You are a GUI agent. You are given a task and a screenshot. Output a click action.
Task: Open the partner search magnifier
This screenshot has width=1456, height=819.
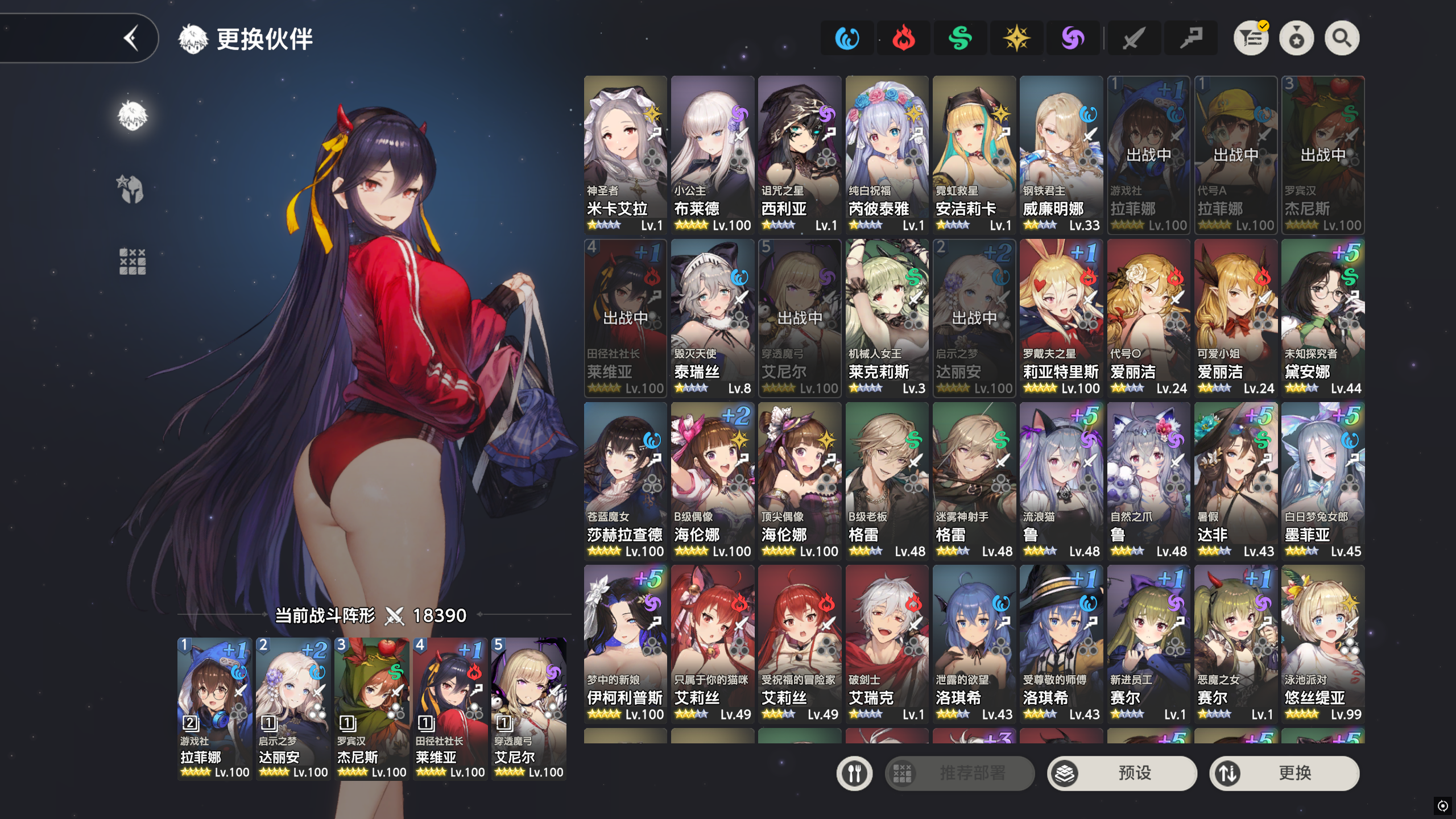coord(1342,39)
